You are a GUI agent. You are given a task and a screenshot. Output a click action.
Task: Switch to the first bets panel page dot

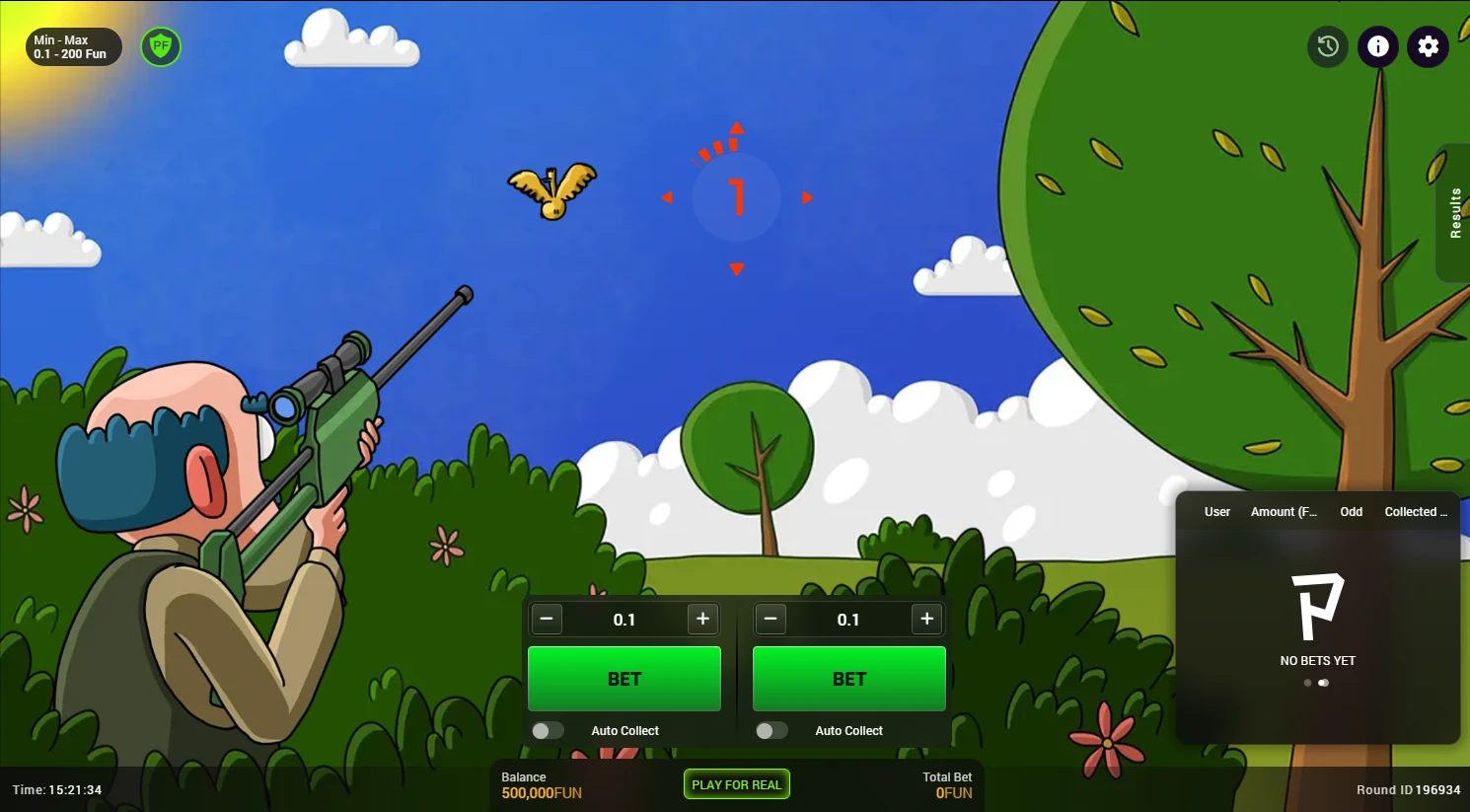point(1308,683)
